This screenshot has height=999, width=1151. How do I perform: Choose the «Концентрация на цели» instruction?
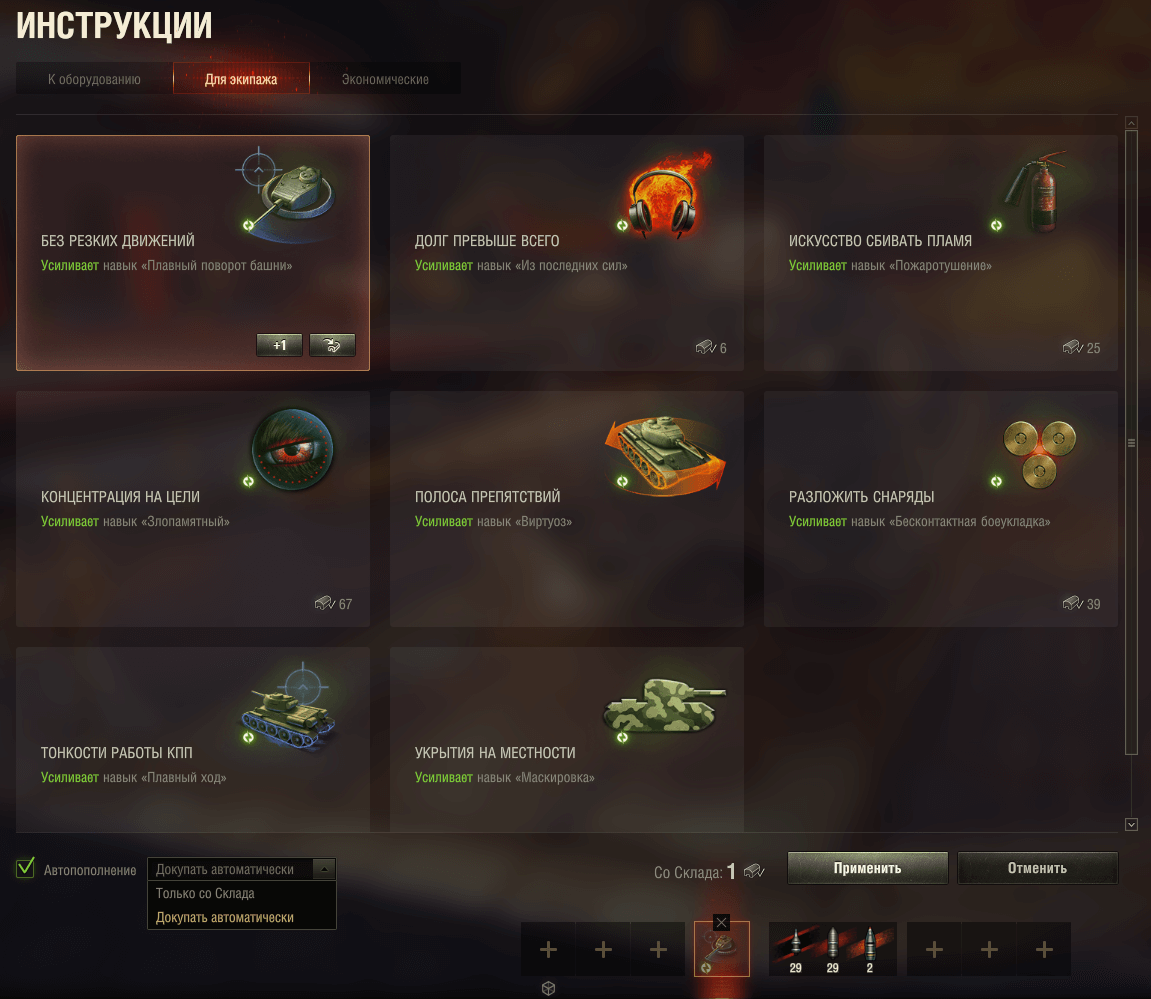192,509
